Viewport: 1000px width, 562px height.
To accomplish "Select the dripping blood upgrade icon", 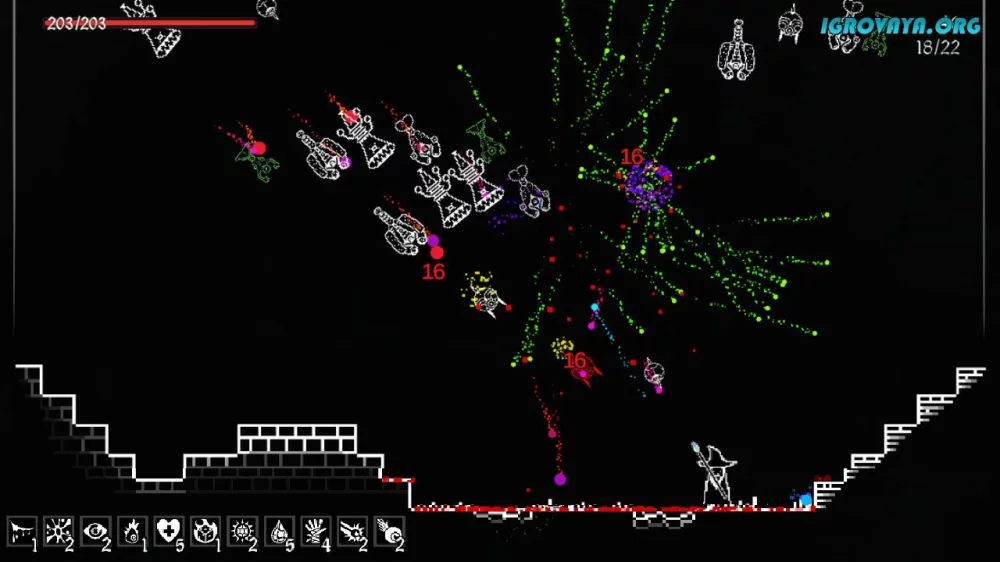I will tap(22, 530).
